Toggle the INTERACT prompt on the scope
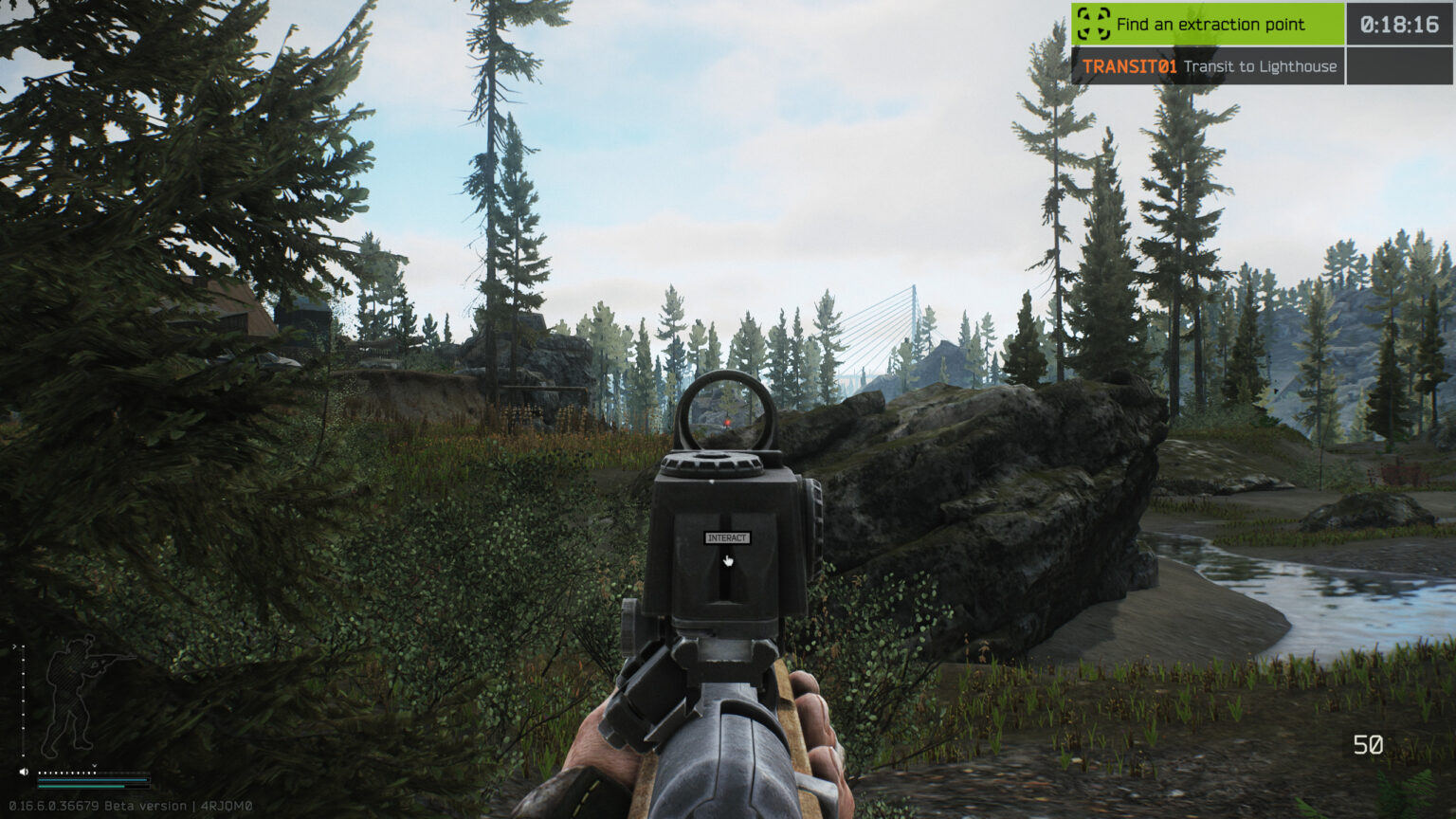This screenshot has height=819, width=1456. 727,537
